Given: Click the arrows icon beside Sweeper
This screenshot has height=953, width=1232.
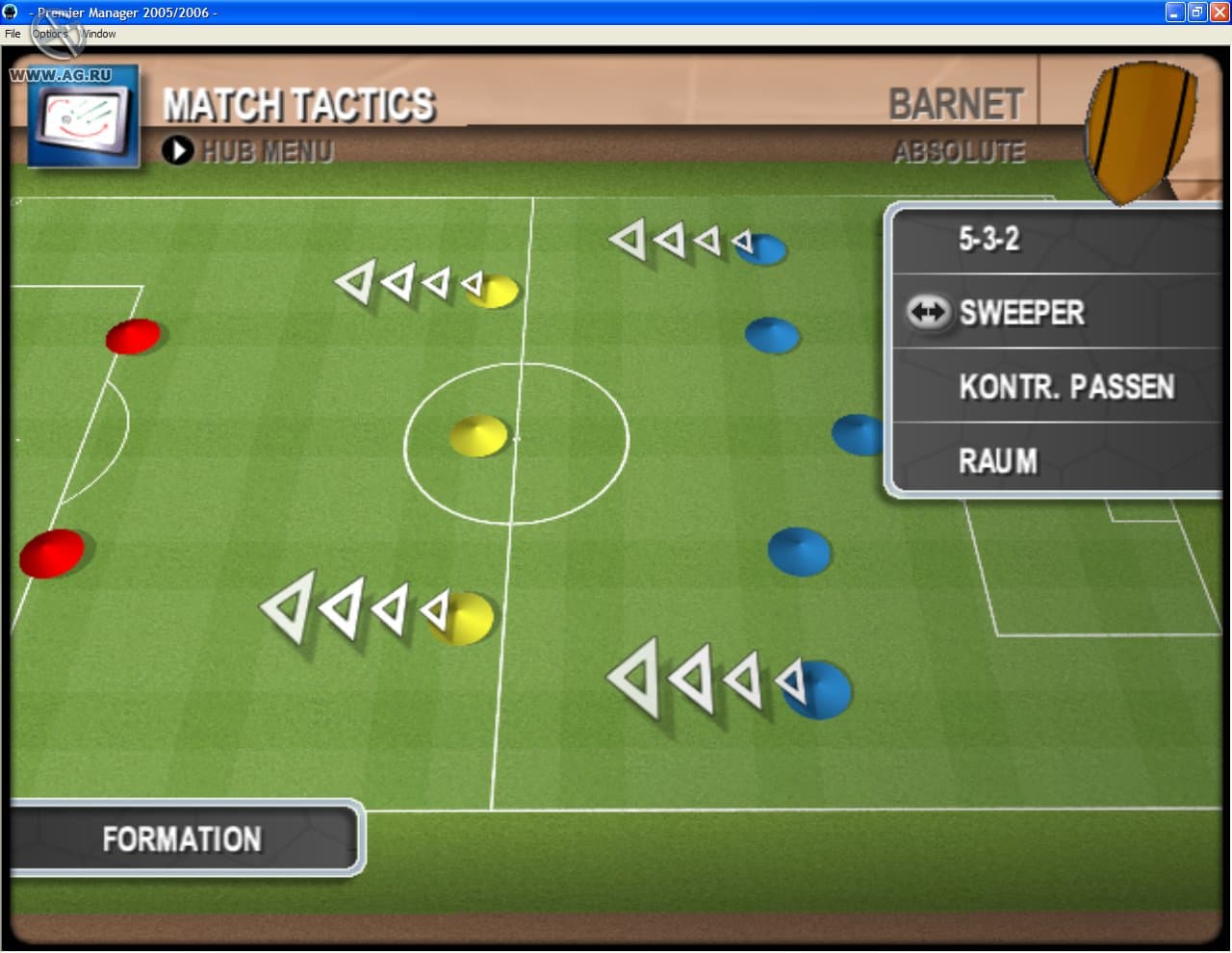Looking at the screenshot, I should tap(928, 312).
